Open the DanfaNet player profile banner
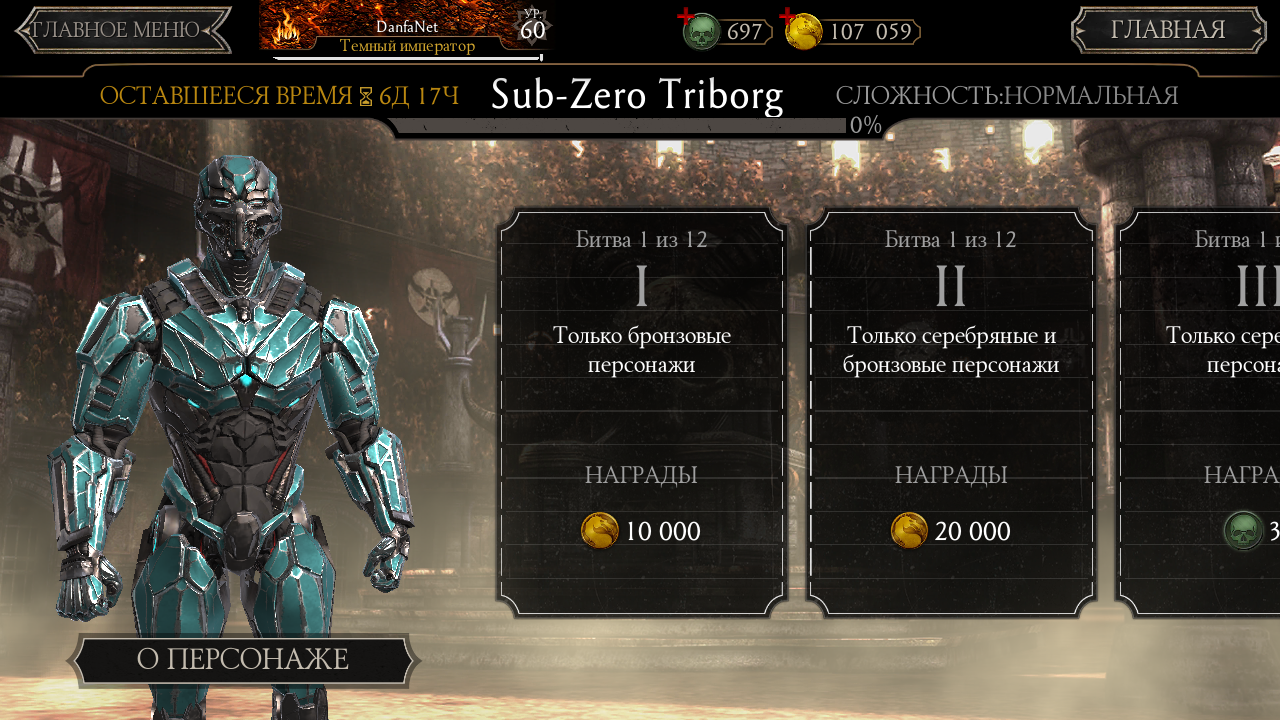The width and height of the screenshot is (1280, 720). click(x=407, y=30)
